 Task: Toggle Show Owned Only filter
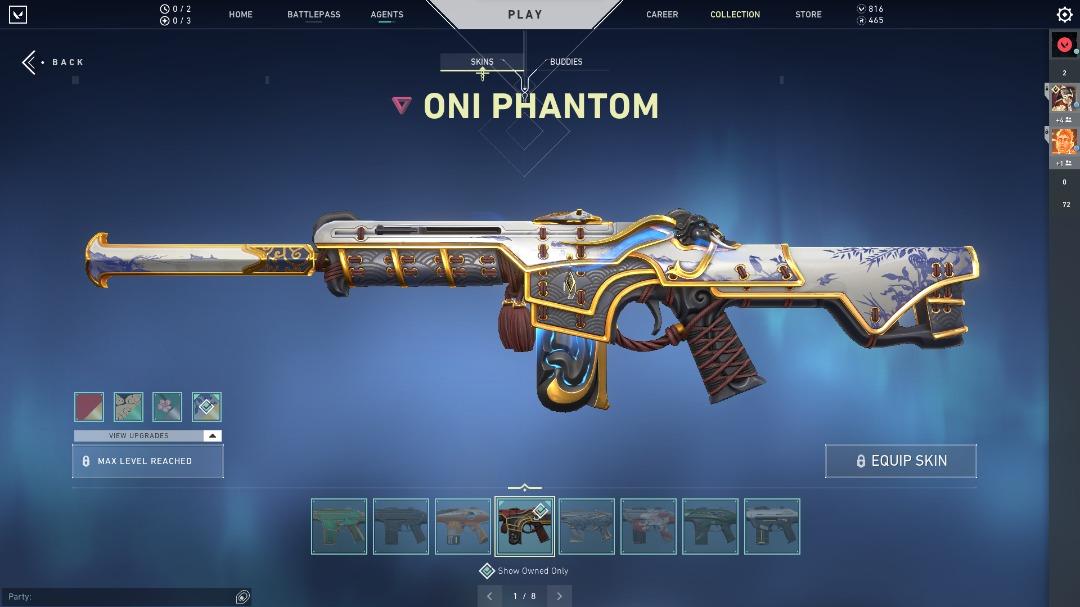point(487,571)
